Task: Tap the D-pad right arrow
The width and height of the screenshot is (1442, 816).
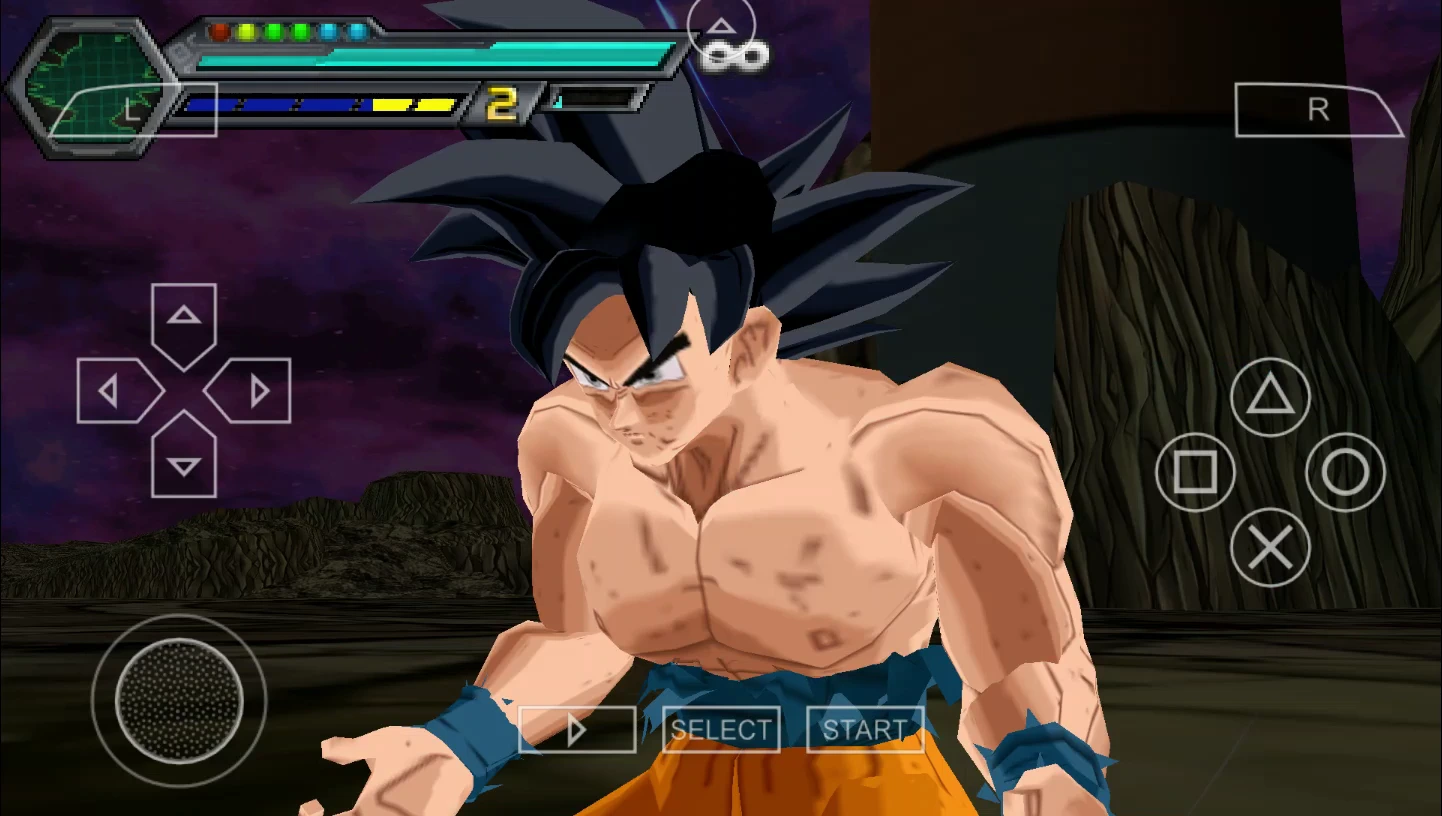Action: 255,391
